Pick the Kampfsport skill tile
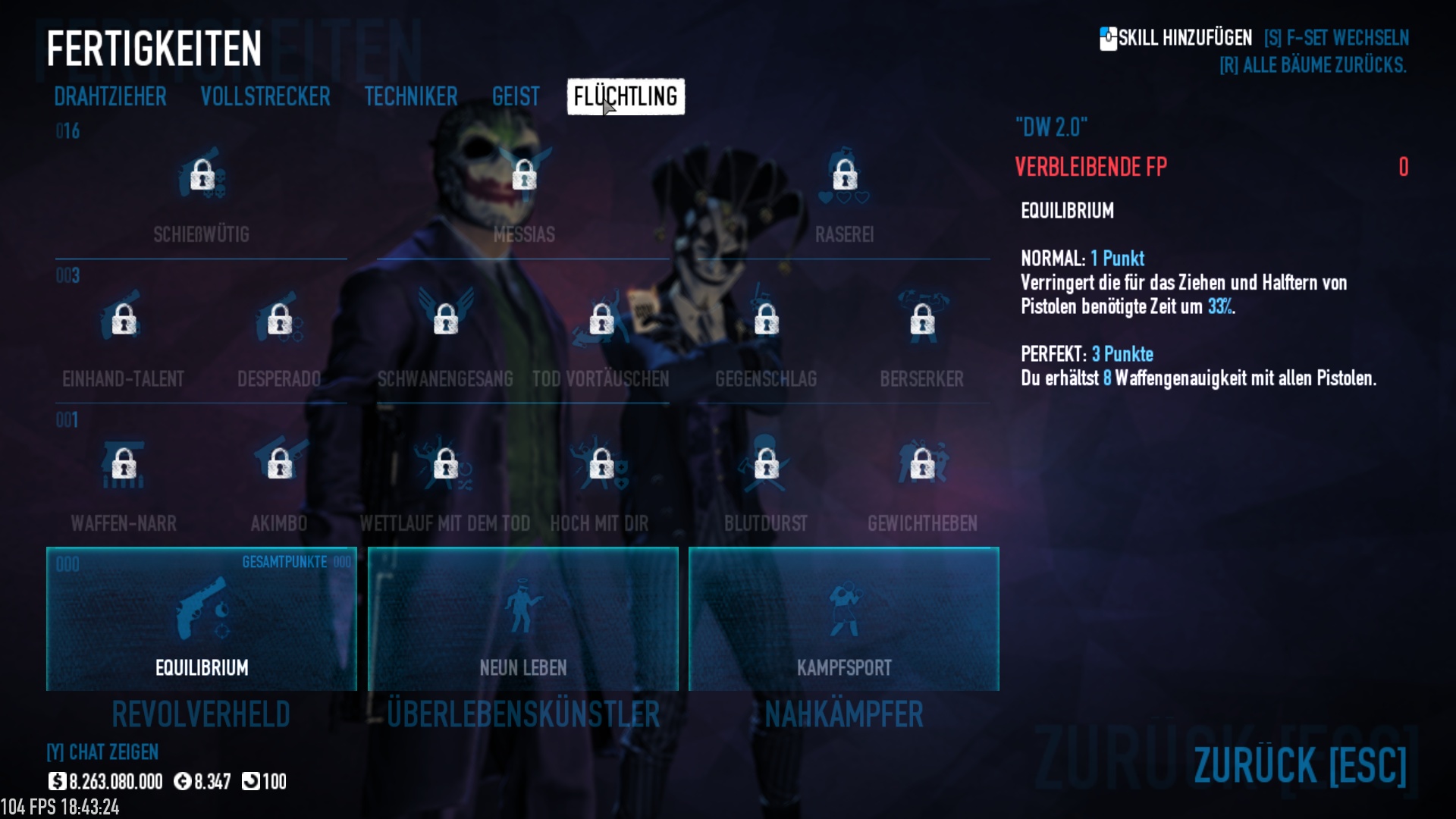 click(844, 619)
